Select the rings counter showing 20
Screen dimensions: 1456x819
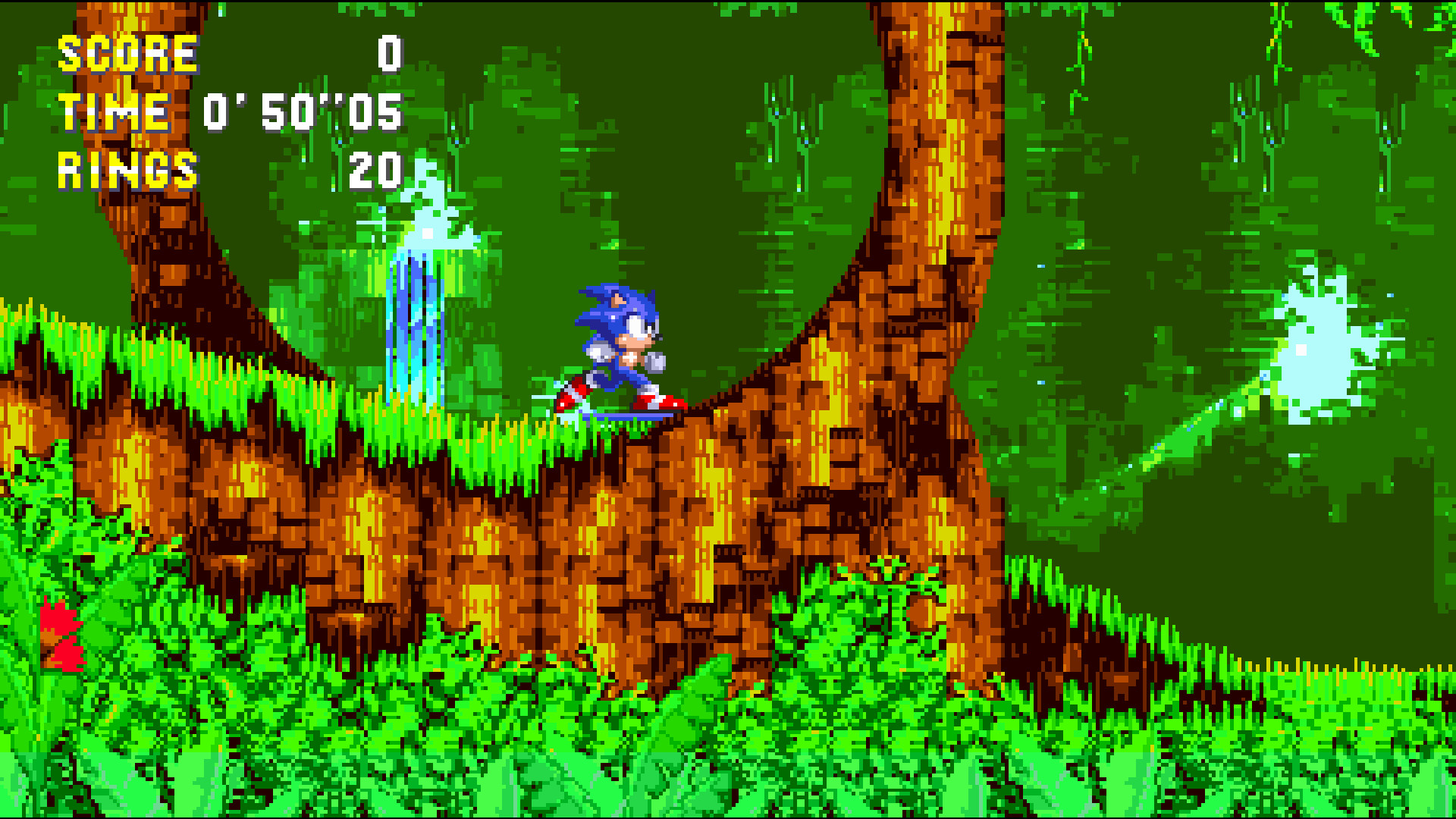(375, 171)
